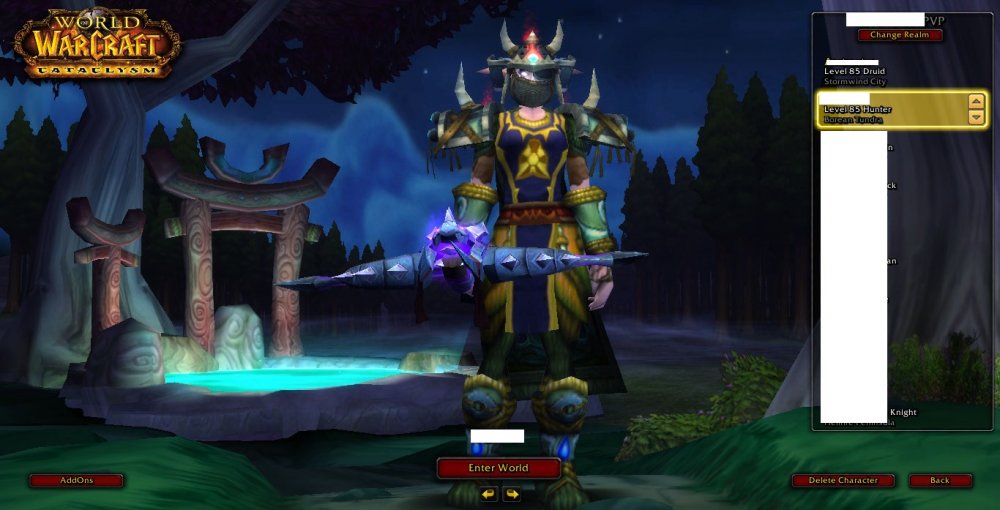This screenshot has height=510, width=1000.
Task: Open the AddOns menu
Action: pyautogui.click(x=76, y=480)
